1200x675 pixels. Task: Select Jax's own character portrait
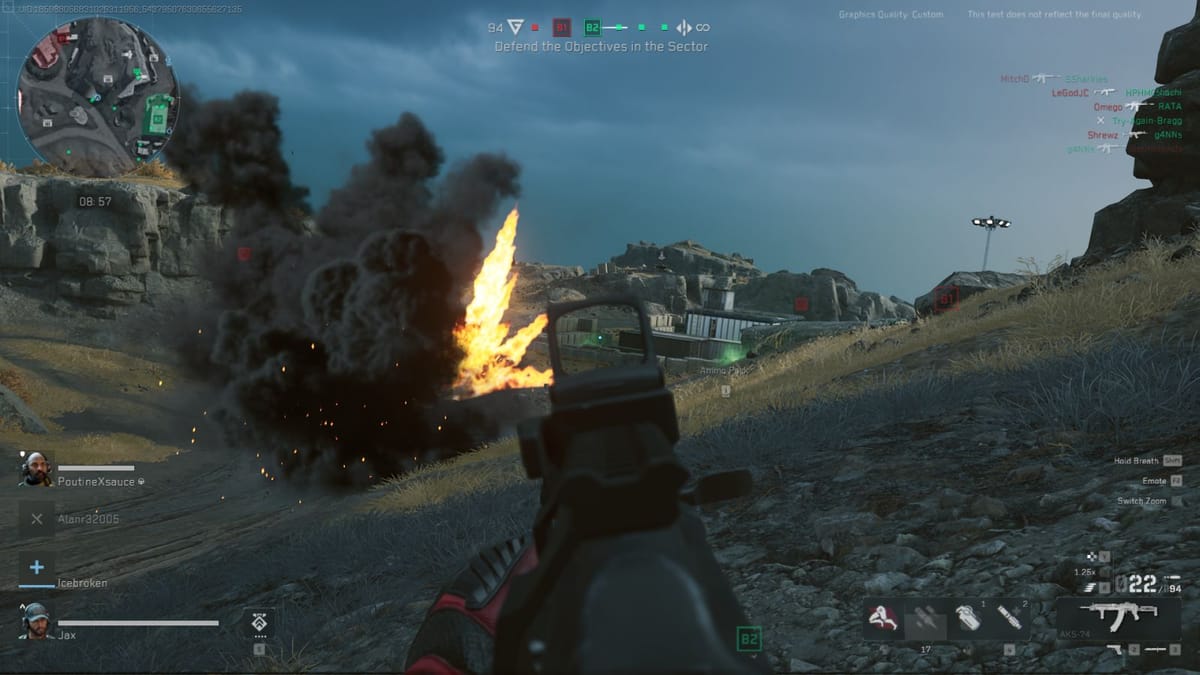point(35,621)
